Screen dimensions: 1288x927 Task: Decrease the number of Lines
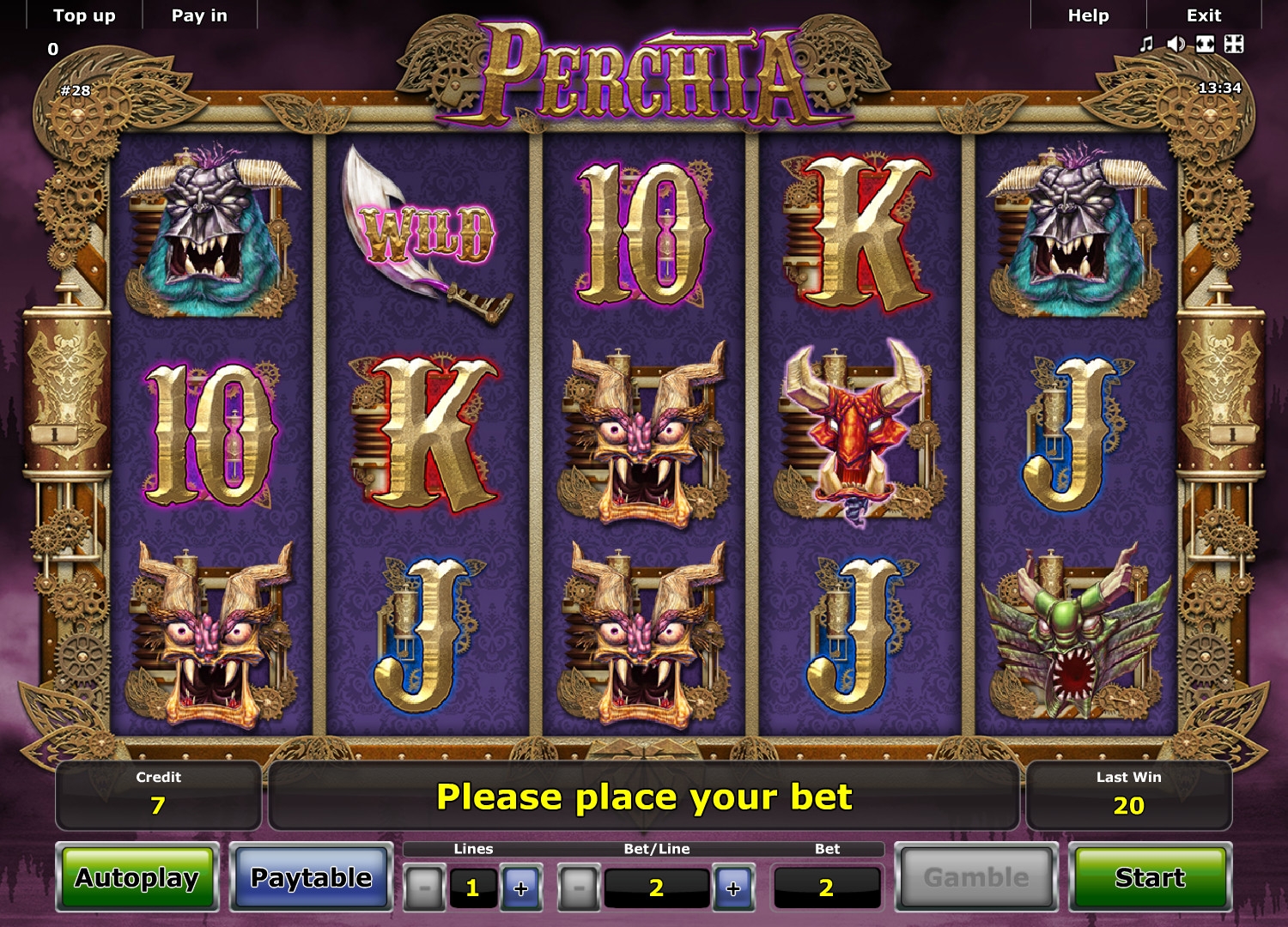pos(424,888)
